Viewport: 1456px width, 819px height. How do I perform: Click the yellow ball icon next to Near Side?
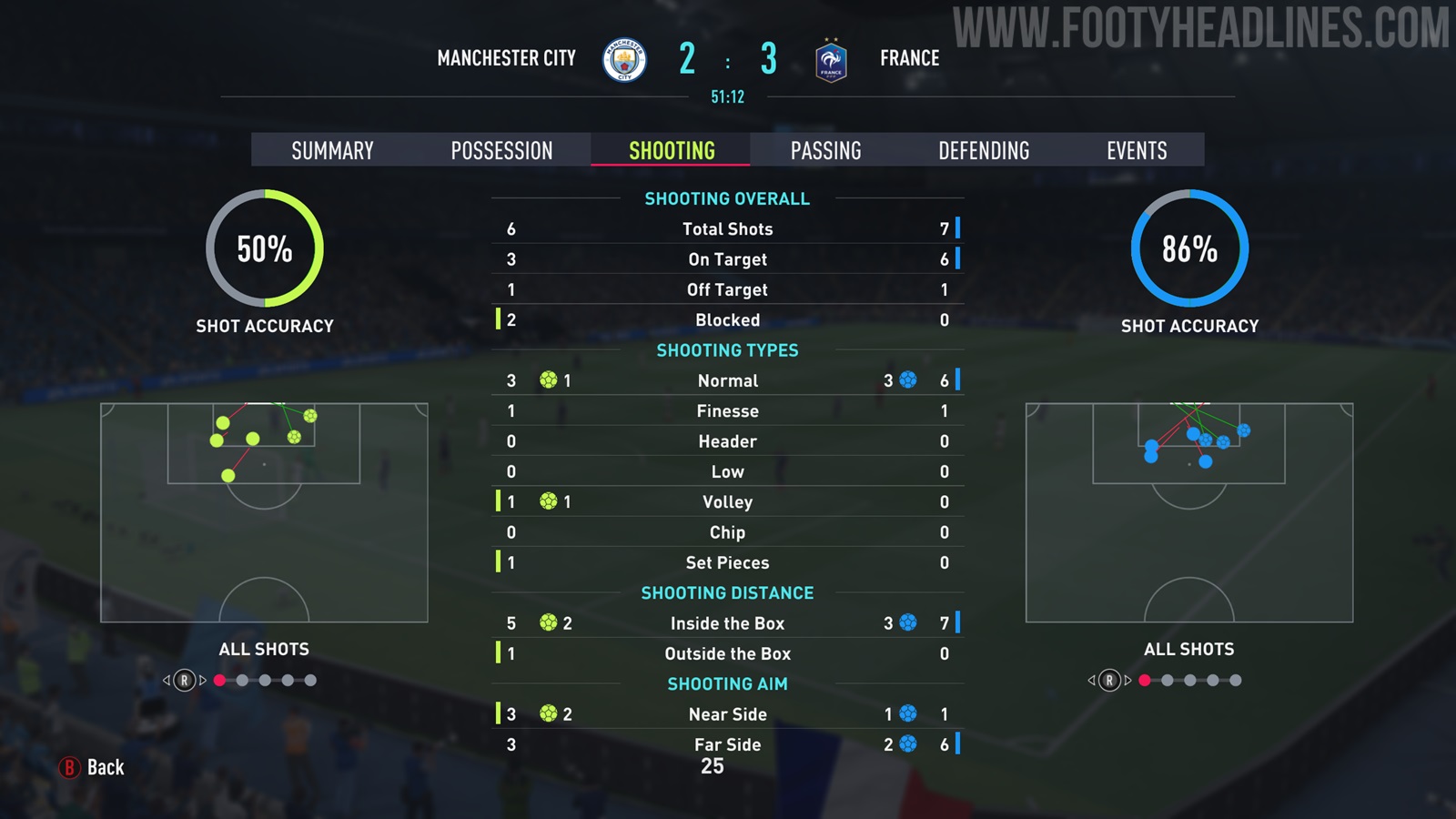click(x=547, y=714)
